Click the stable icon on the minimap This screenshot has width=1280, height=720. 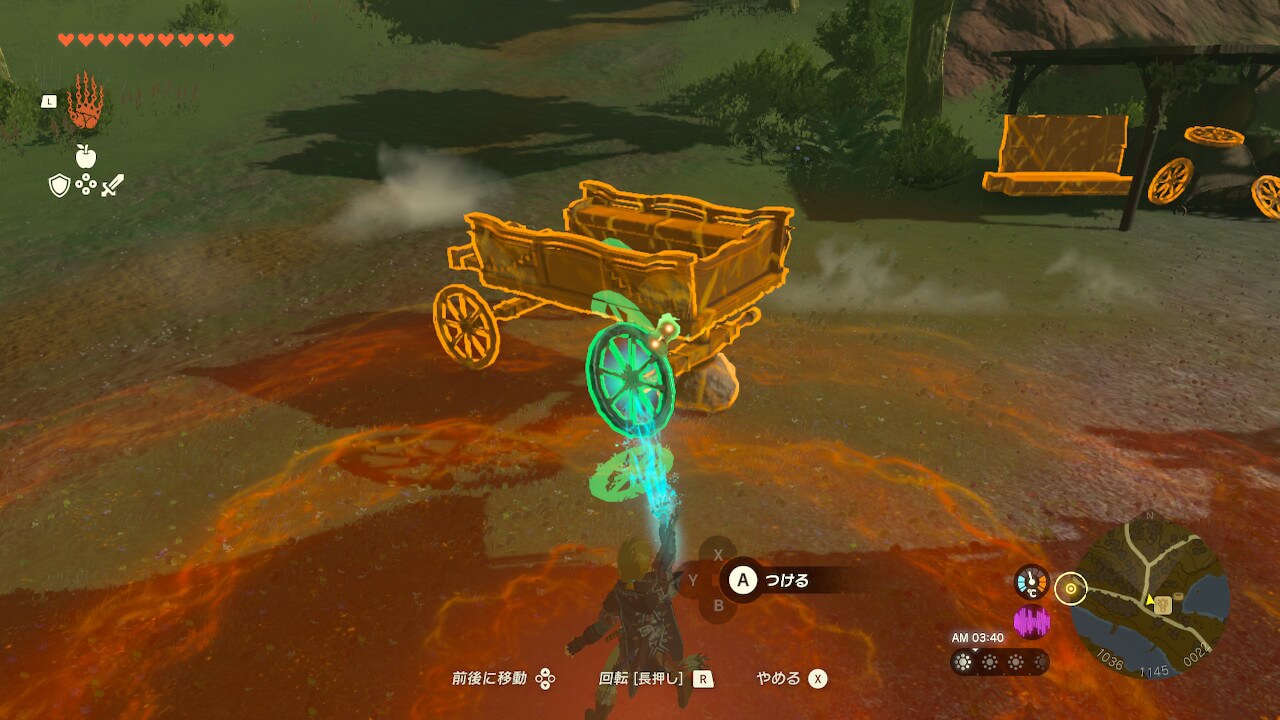click(x=1162, y=604)
